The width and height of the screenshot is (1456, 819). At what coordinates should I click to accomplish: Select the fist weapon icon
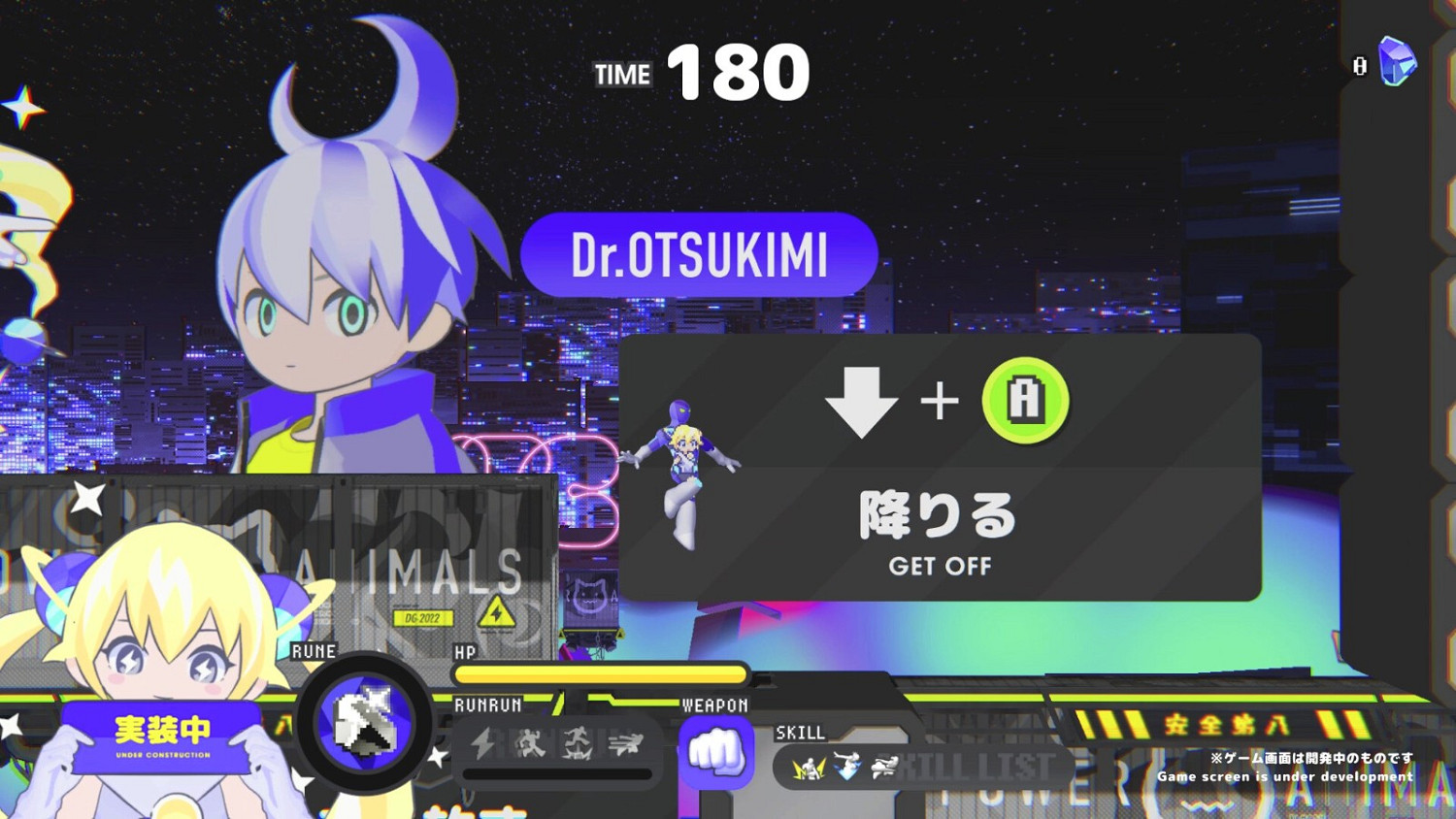click(x=718, y=752)
